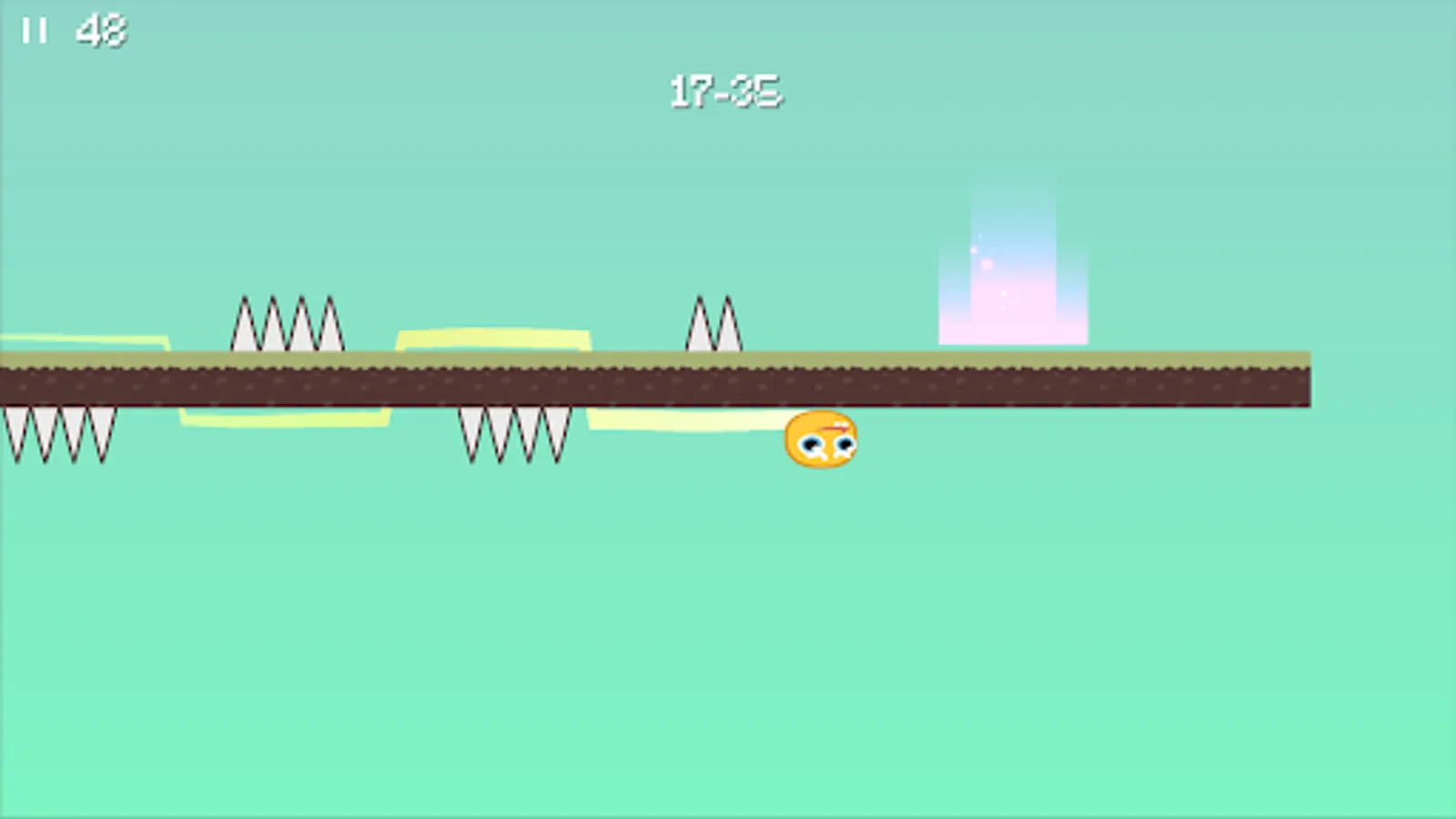The height and width of the screenshot is (819, 1456).
Task: Select the yellow ball character
Action: pos(819,441)
